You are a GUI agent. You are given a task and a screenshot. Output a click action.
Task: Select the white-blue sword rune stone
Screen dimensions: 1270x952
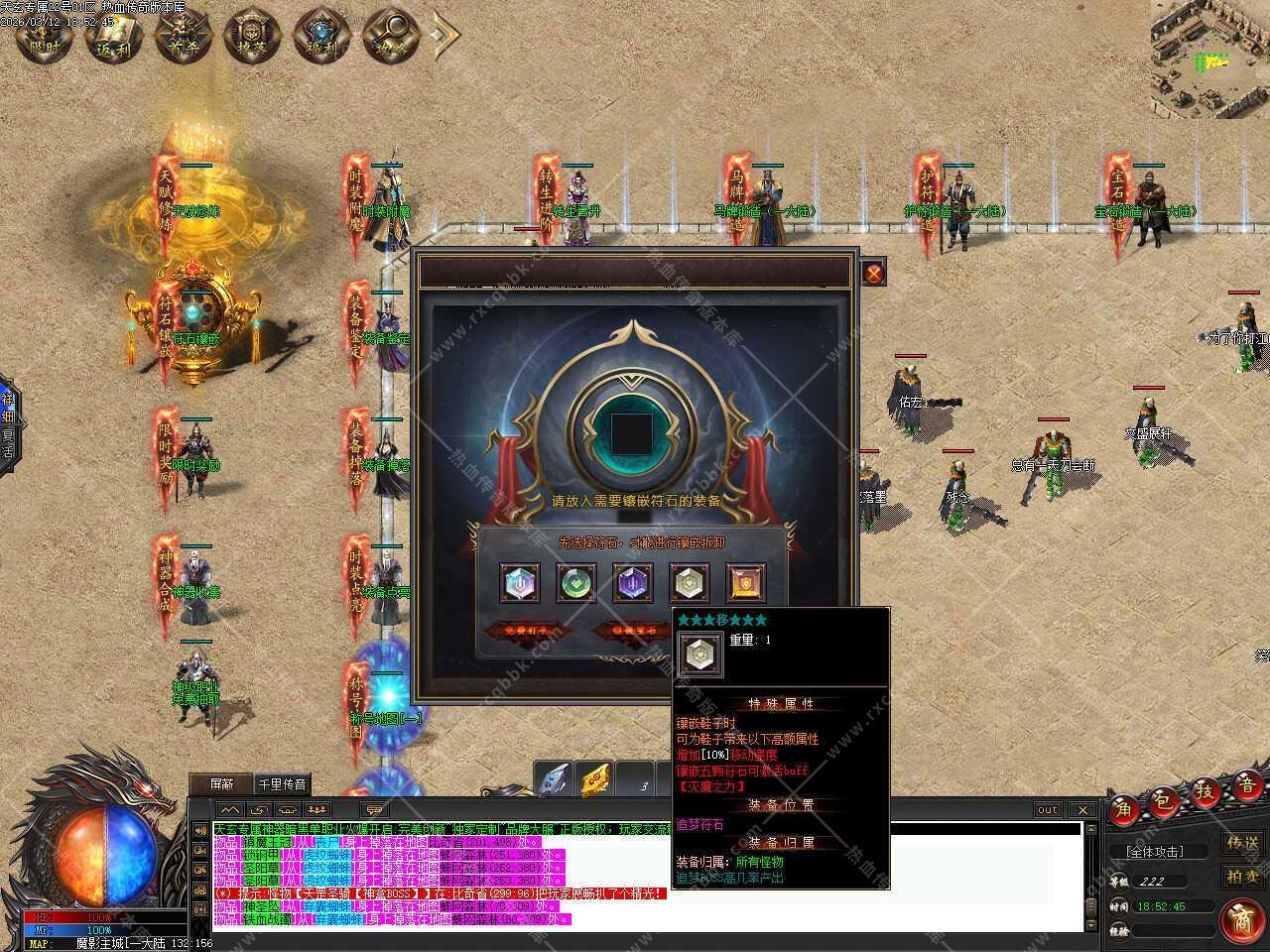click(519, 583)
